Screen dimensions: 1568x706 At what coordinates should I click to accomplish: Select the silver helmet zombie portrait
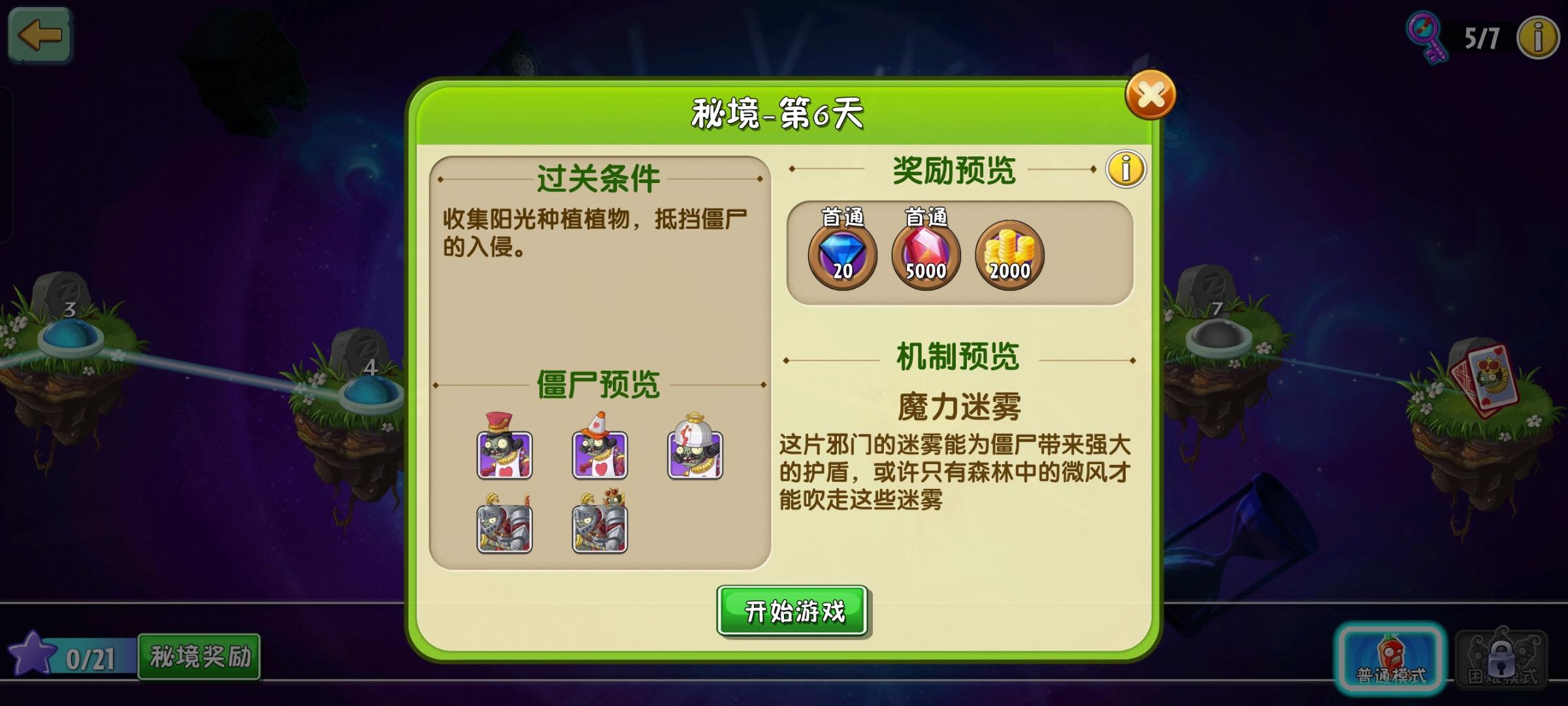coord(693,455)
